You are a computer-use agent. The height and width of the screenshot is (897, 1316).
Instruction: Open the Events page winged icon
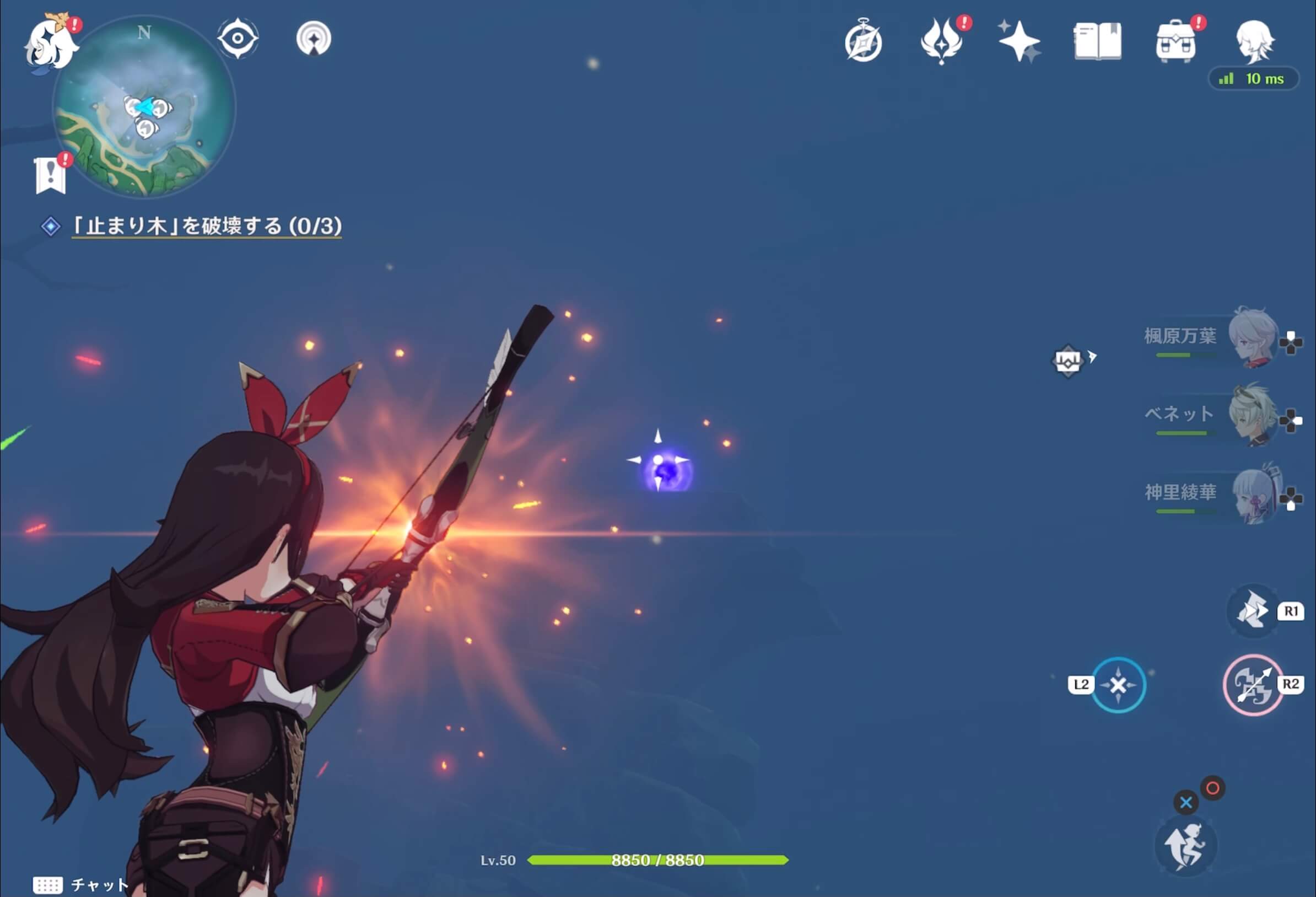tap(941, 41)
